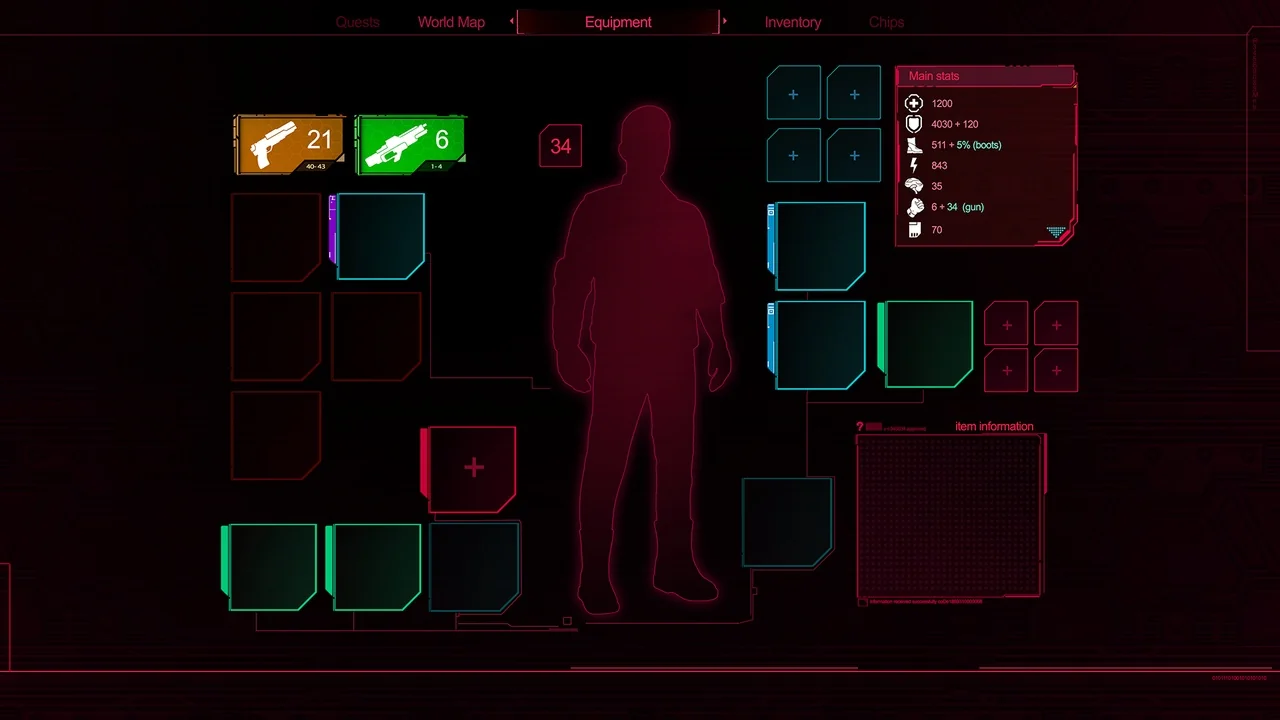Switch to the Chips tab
This screenshot has height=720, width=1280.
pos(886,21)
